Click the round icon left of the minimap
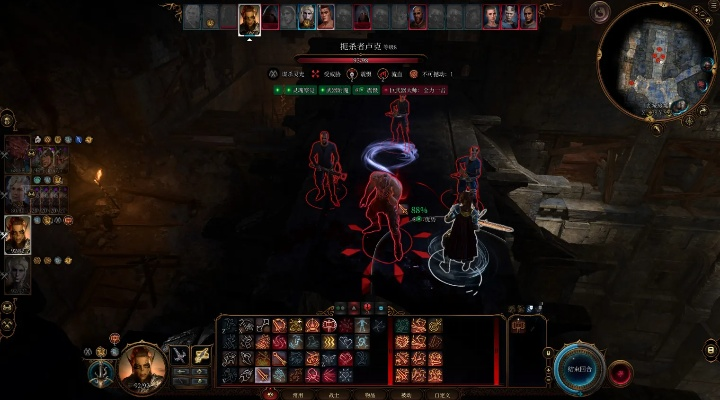 pos(600,12)
